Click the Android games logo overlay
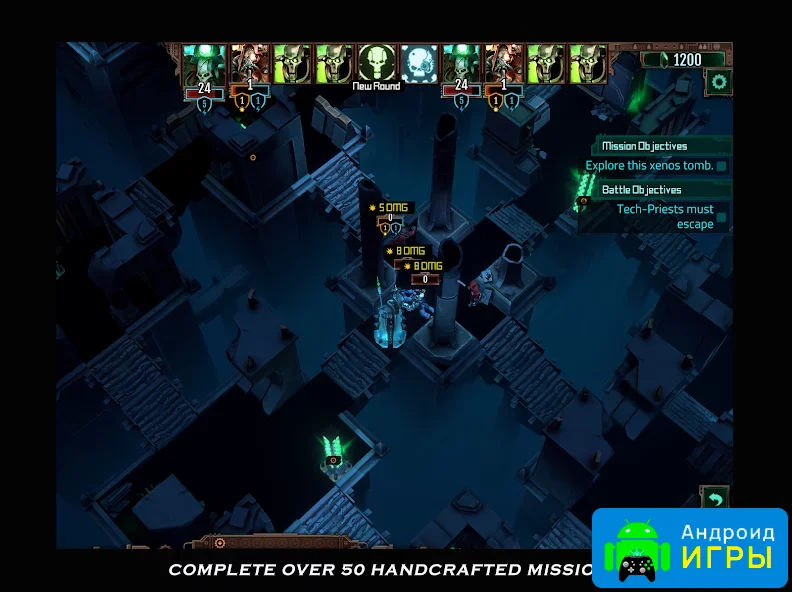The image size is (792, 592). 690,546
